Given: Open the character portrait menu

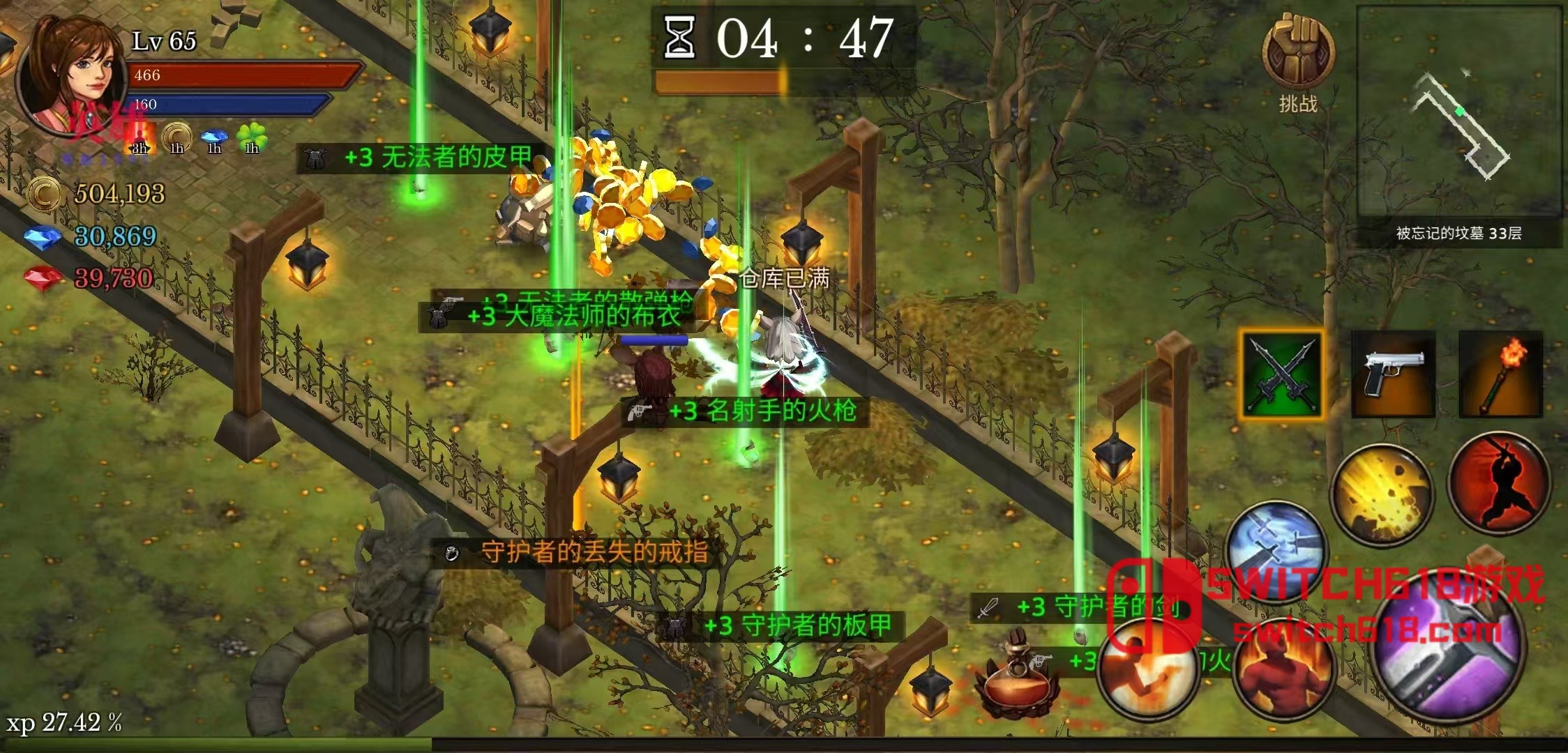Looking at the screenshot, I should point(73,73).
